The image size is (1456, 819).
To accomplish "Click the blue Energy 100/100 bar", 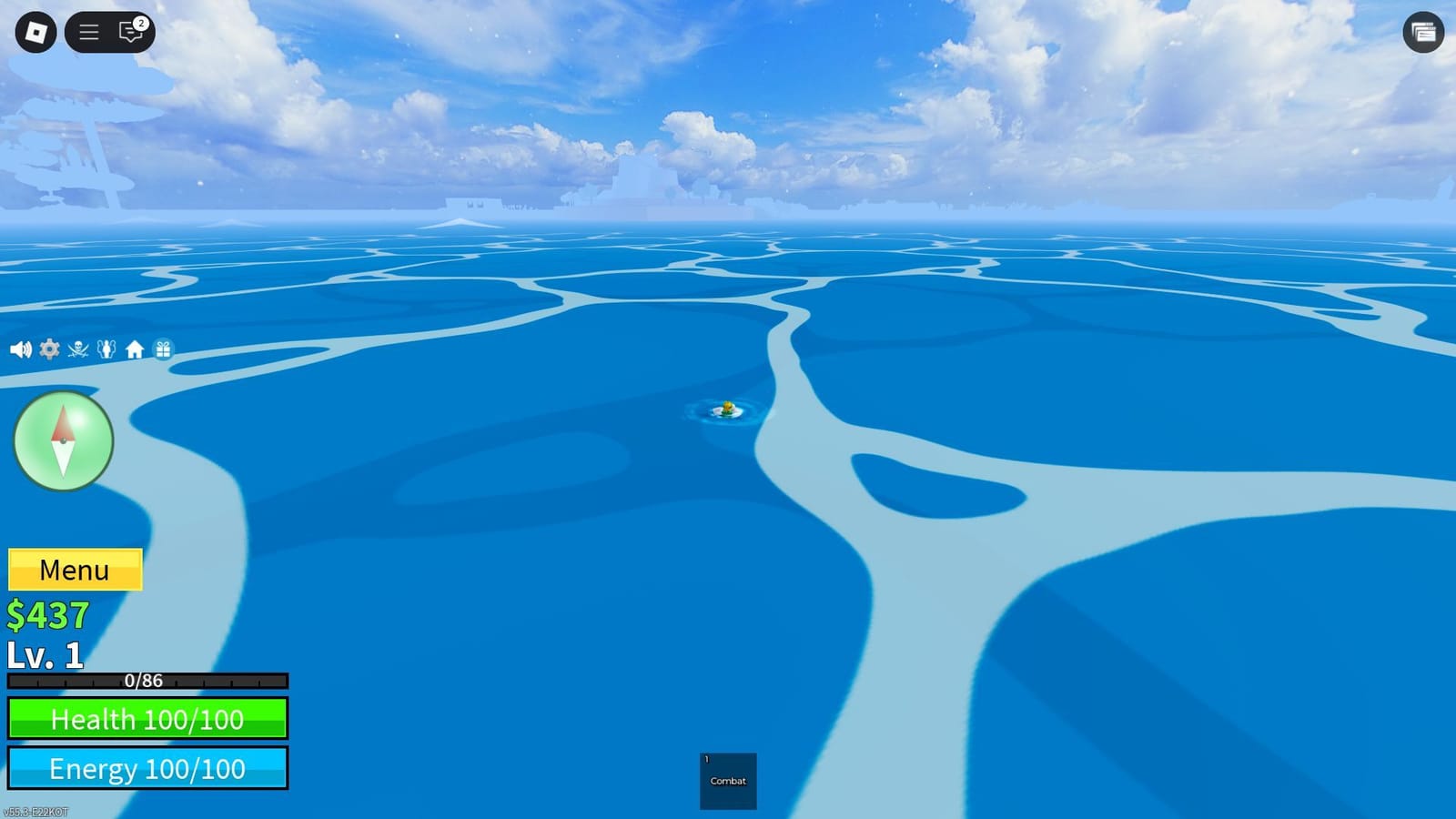I will [147, 769].
